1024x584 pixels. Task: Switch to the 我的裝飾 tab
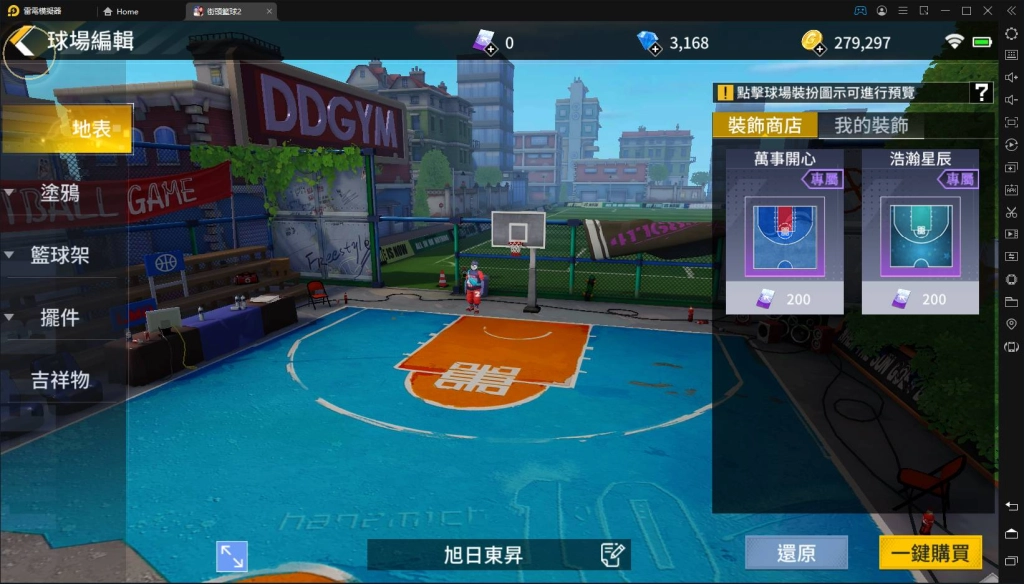pyautogui.click(x=871, y=126)
